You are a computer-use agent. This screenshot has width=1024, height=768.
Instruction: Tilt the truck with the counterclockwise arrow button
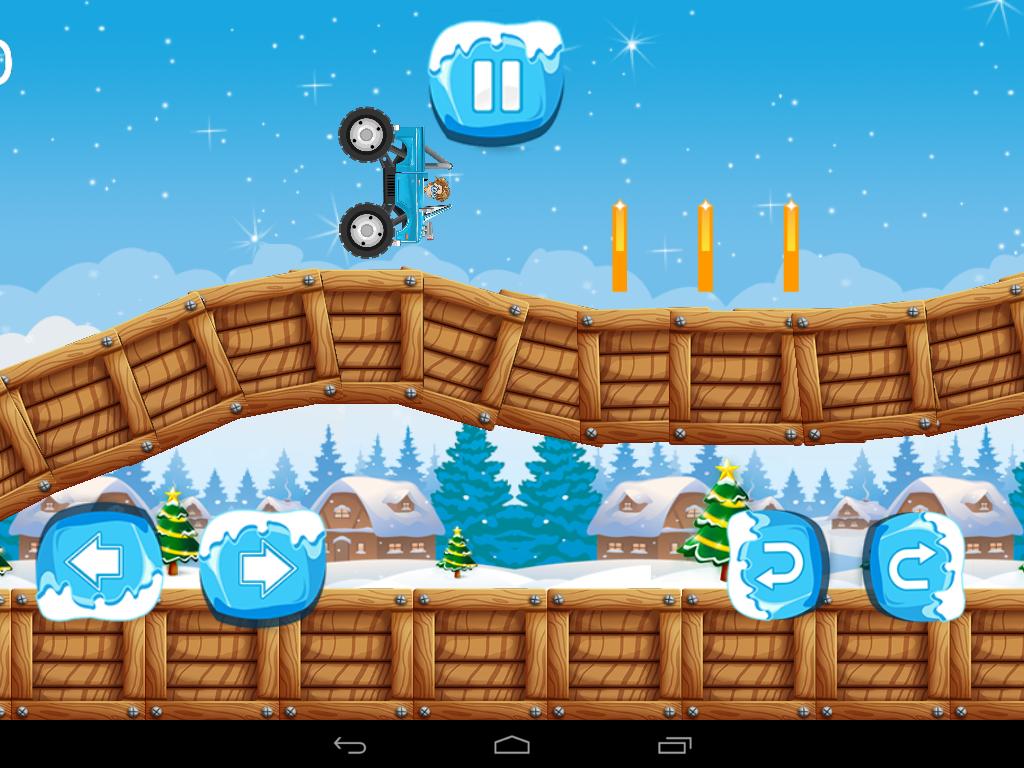point(777,565)
